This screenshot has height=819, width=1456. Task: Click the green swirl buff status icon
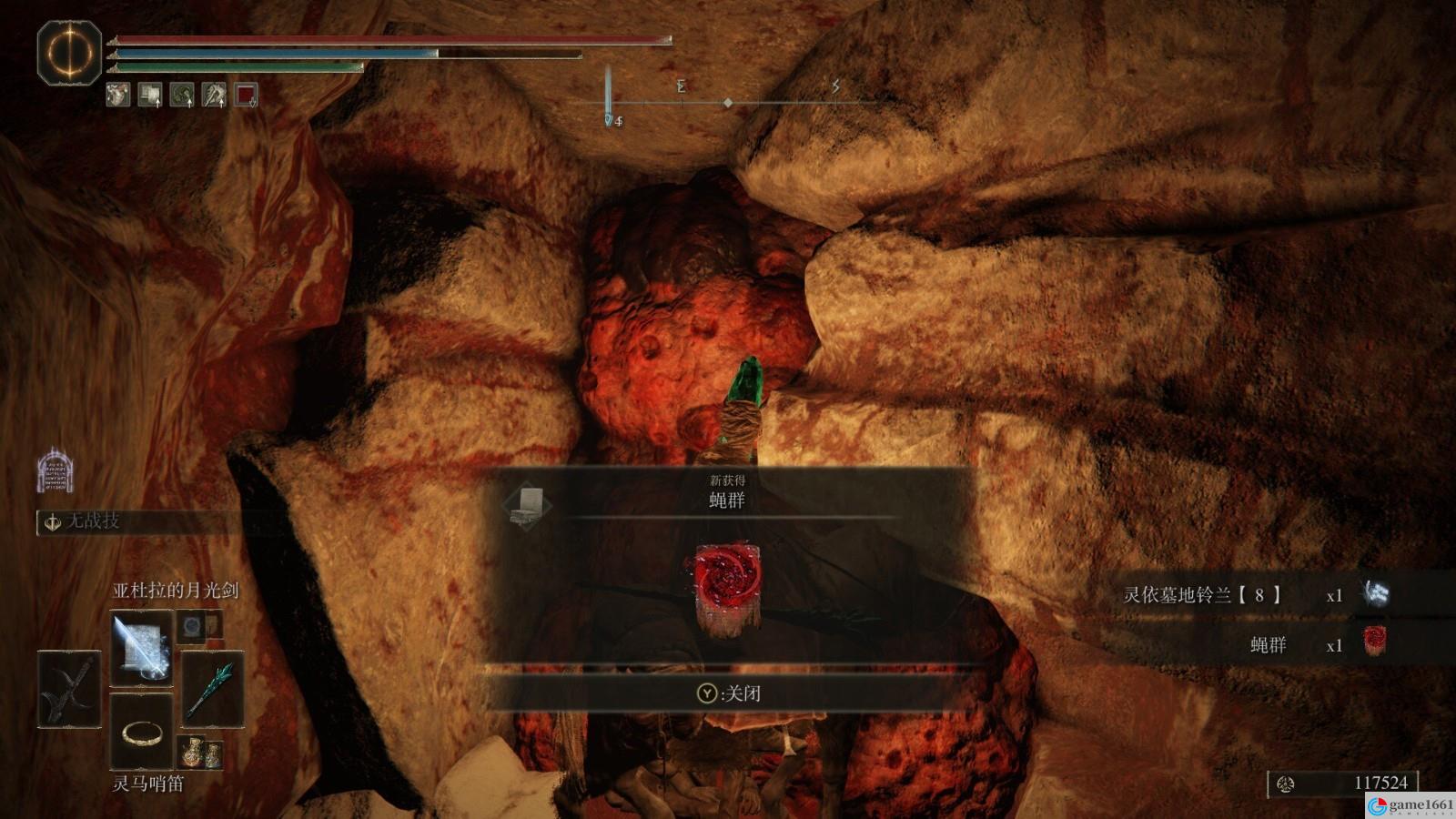click(x=182, y=95)
